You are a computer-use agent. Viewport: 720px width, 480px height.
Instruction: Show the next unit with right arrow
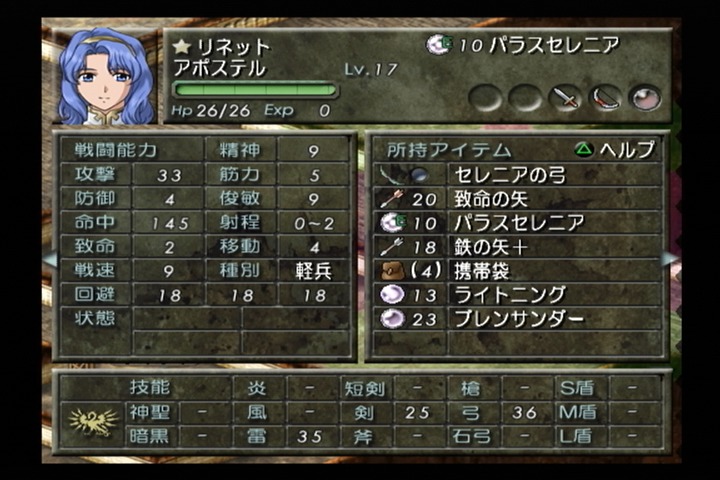point(670,259)
